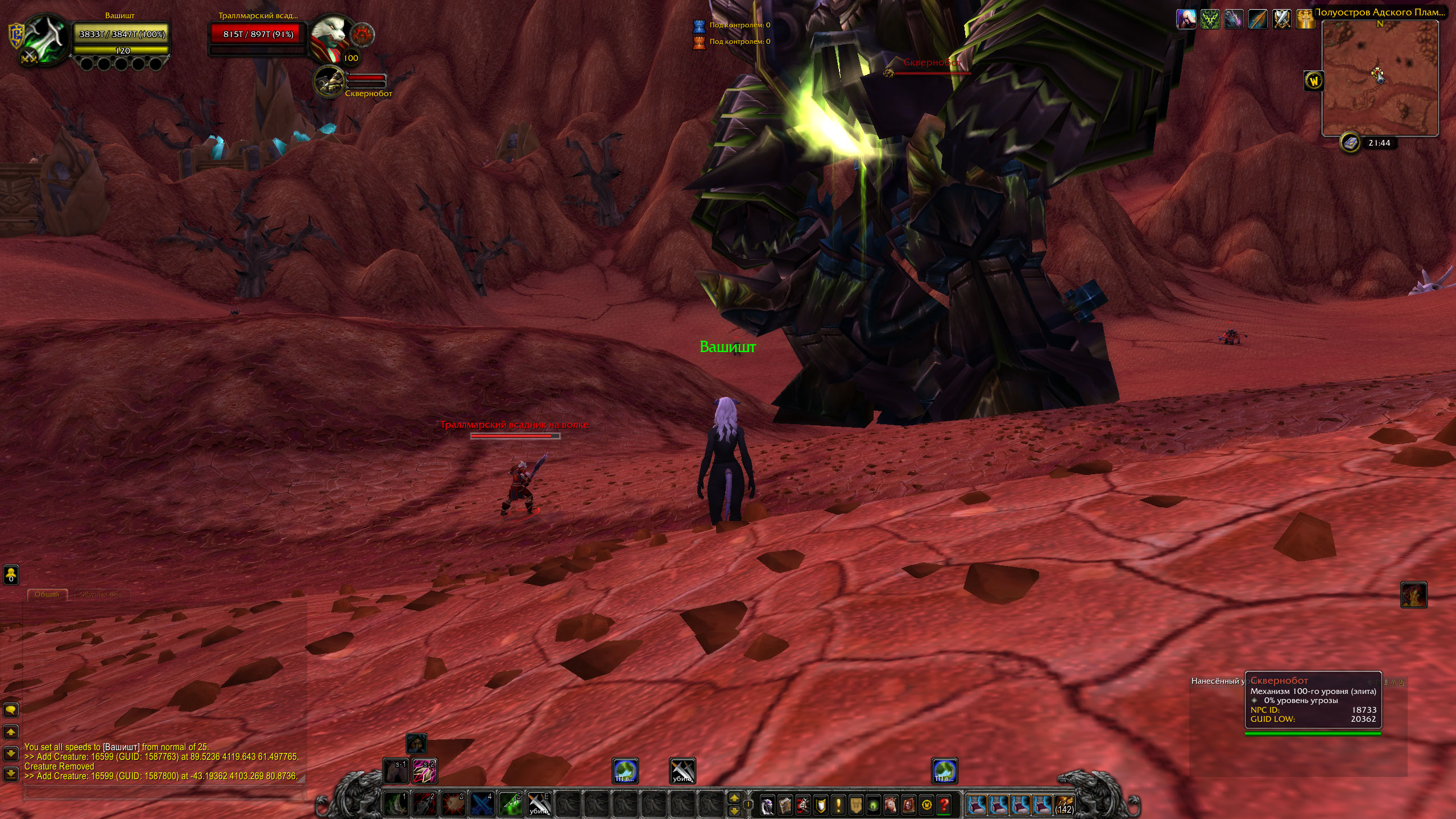Click the minimap
This screenshot has width=1456, height=819.
tap(1380, 78)
